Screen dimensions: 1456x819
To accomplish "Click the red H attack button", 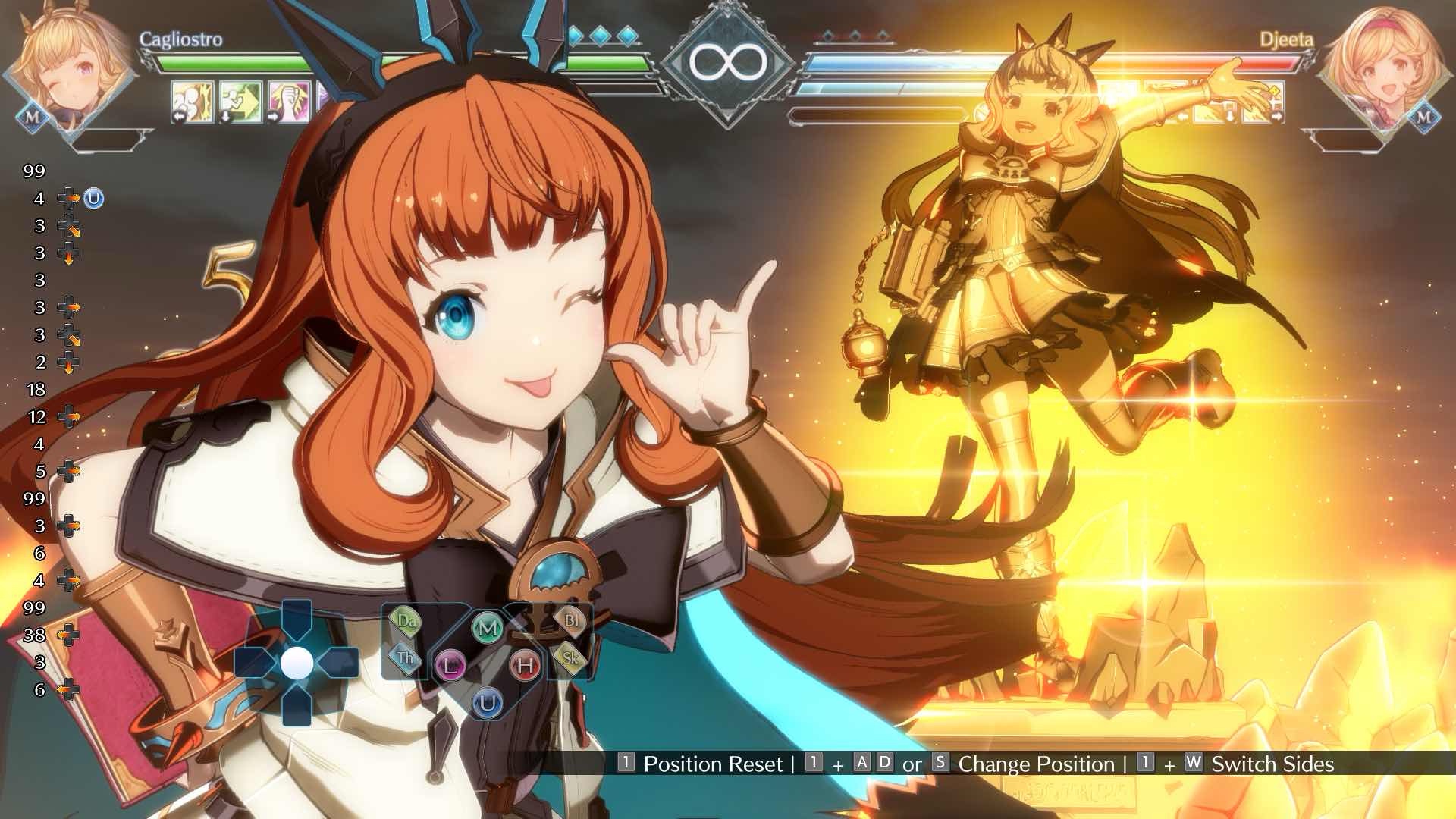I will pyautogui.click(x=525, y=667).
